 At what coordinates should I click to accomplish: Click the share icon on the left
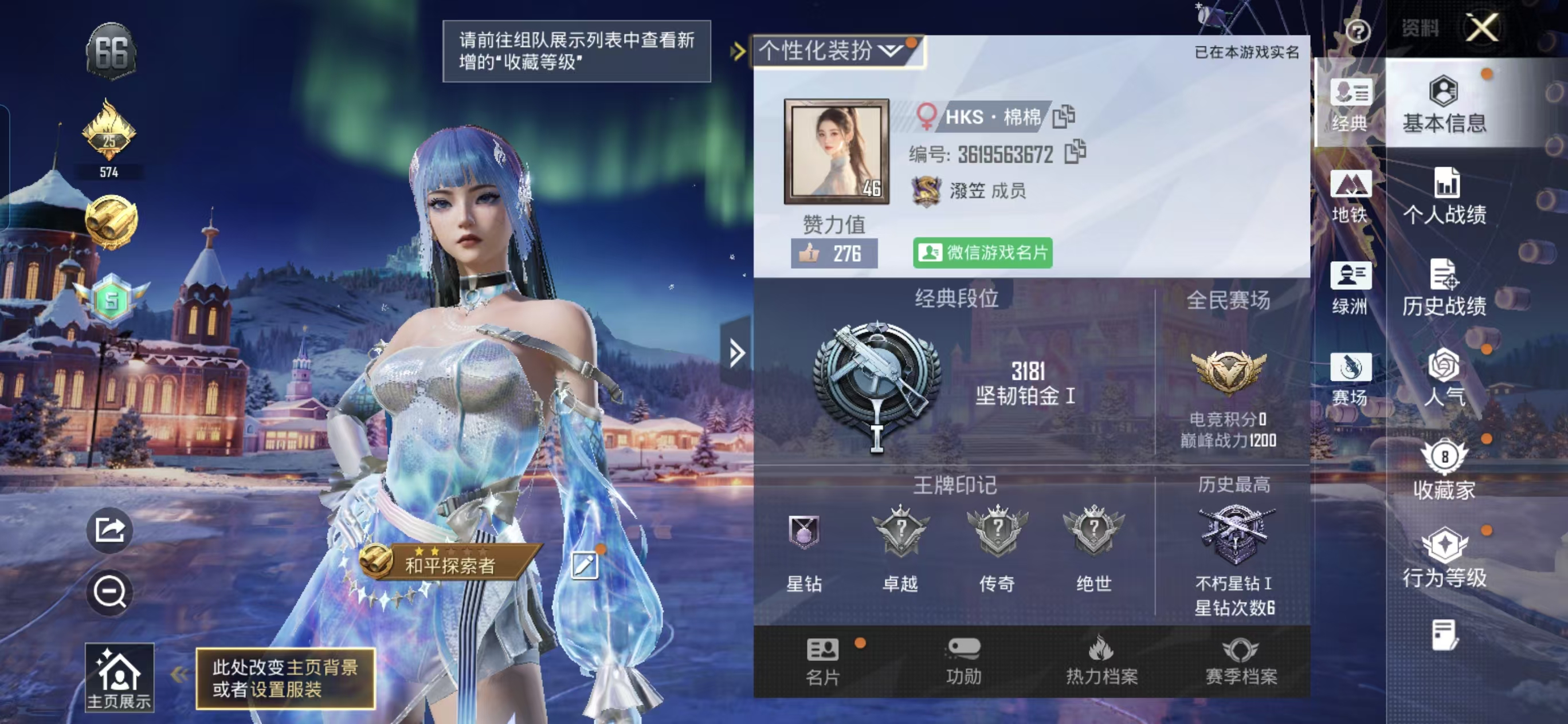pos(108,529)
